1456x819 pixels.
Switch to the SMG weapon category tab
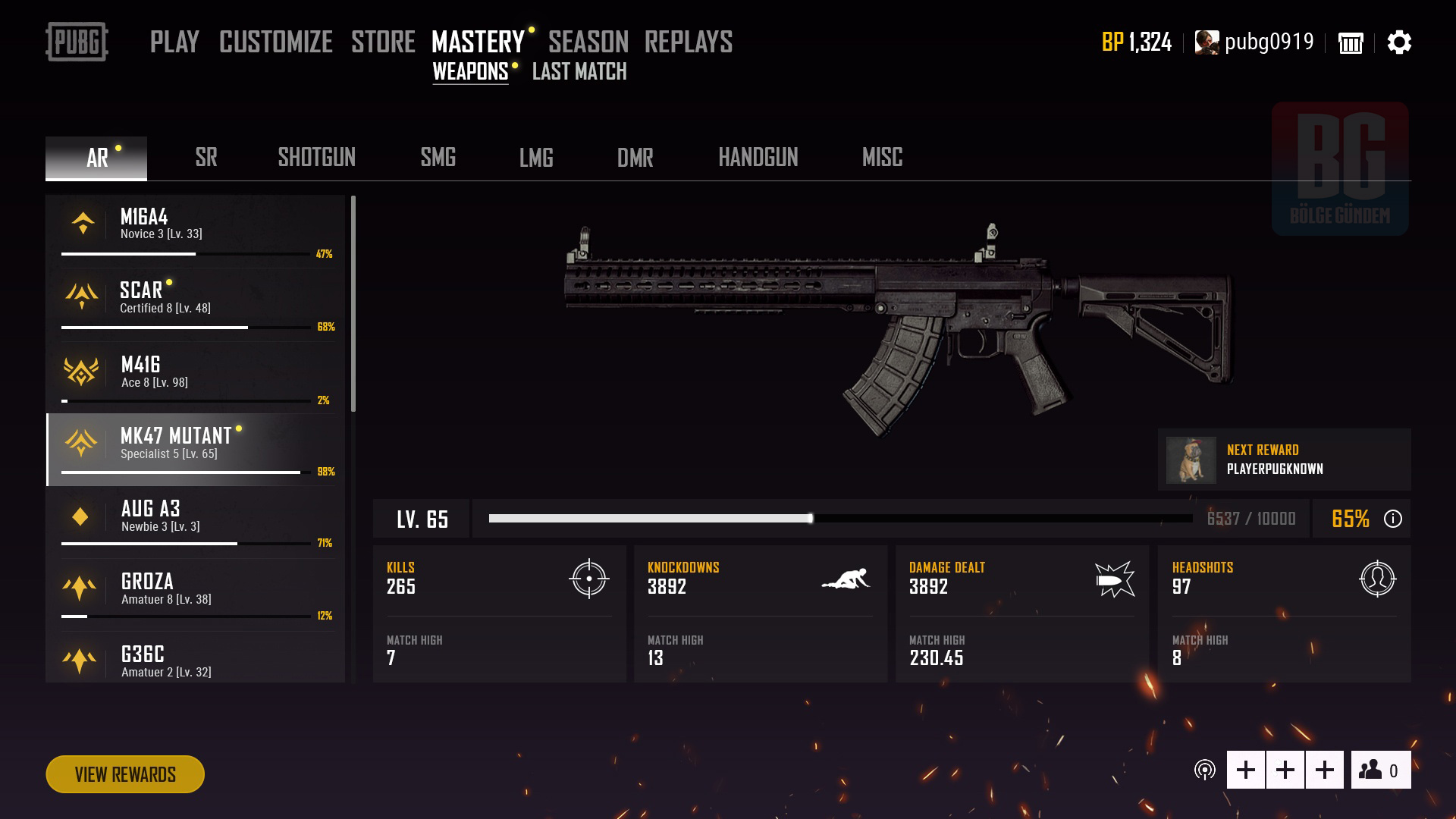coord(438,158)
